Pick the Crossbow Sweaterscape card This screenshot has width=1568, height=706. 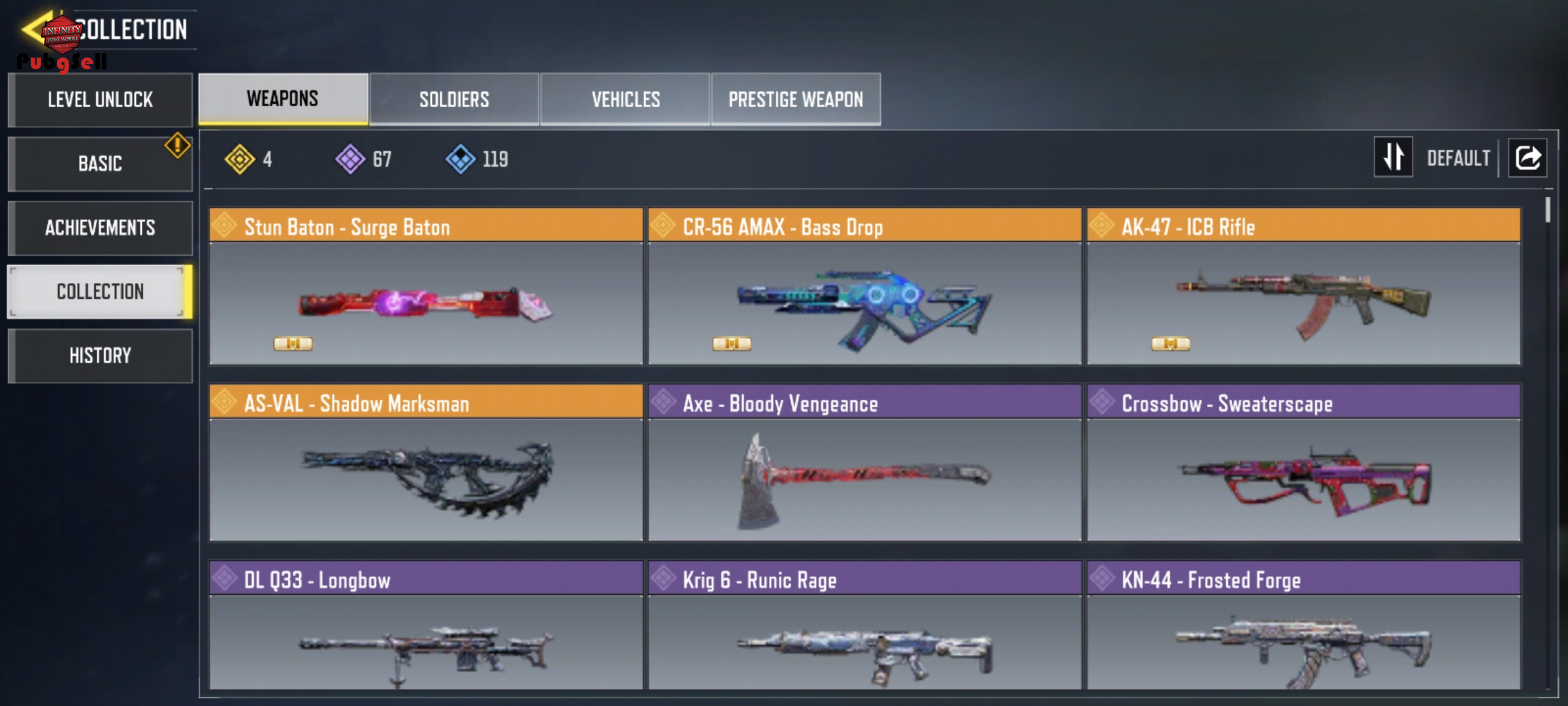[1303, 463]
